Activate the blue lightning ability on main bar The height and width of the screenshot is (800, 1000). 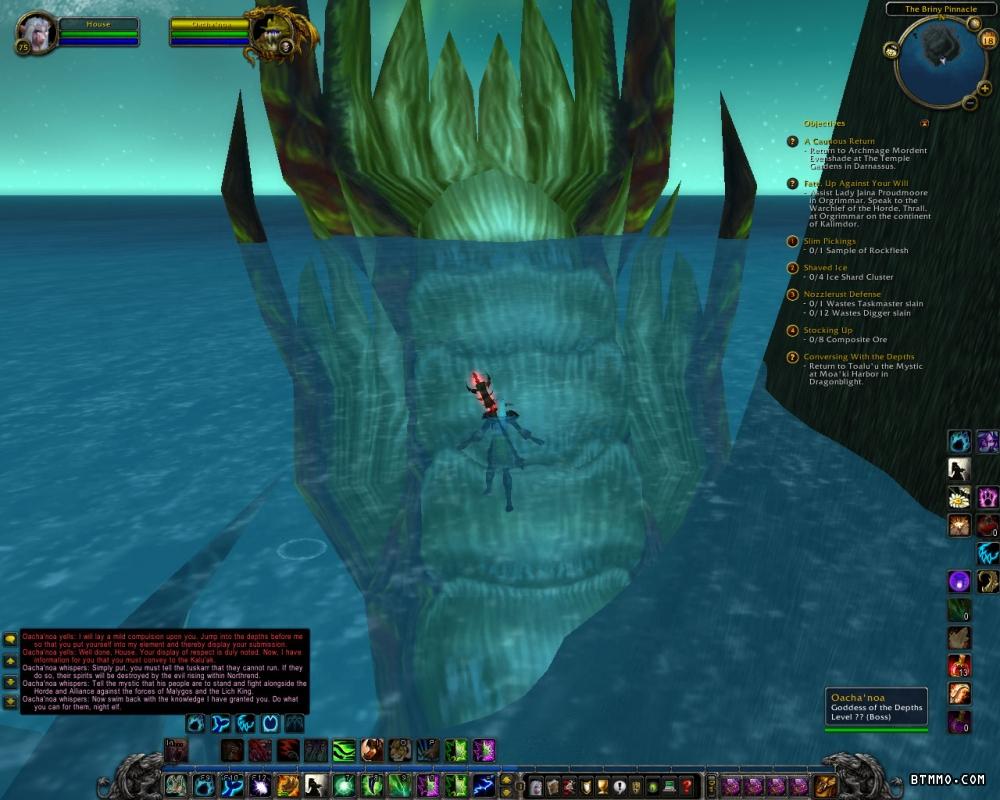[484, 785]
